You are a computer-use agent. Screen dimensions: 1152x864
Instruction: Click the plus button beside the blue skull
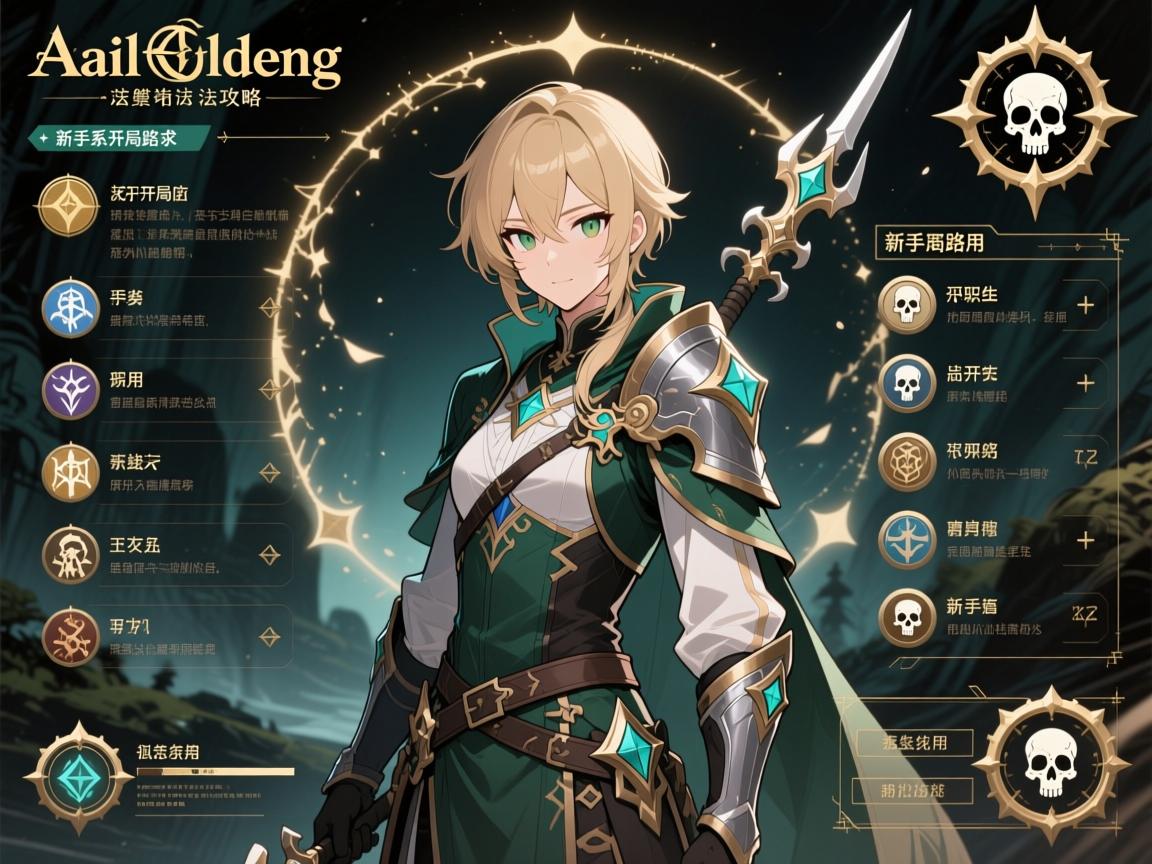click(1084, 383)
